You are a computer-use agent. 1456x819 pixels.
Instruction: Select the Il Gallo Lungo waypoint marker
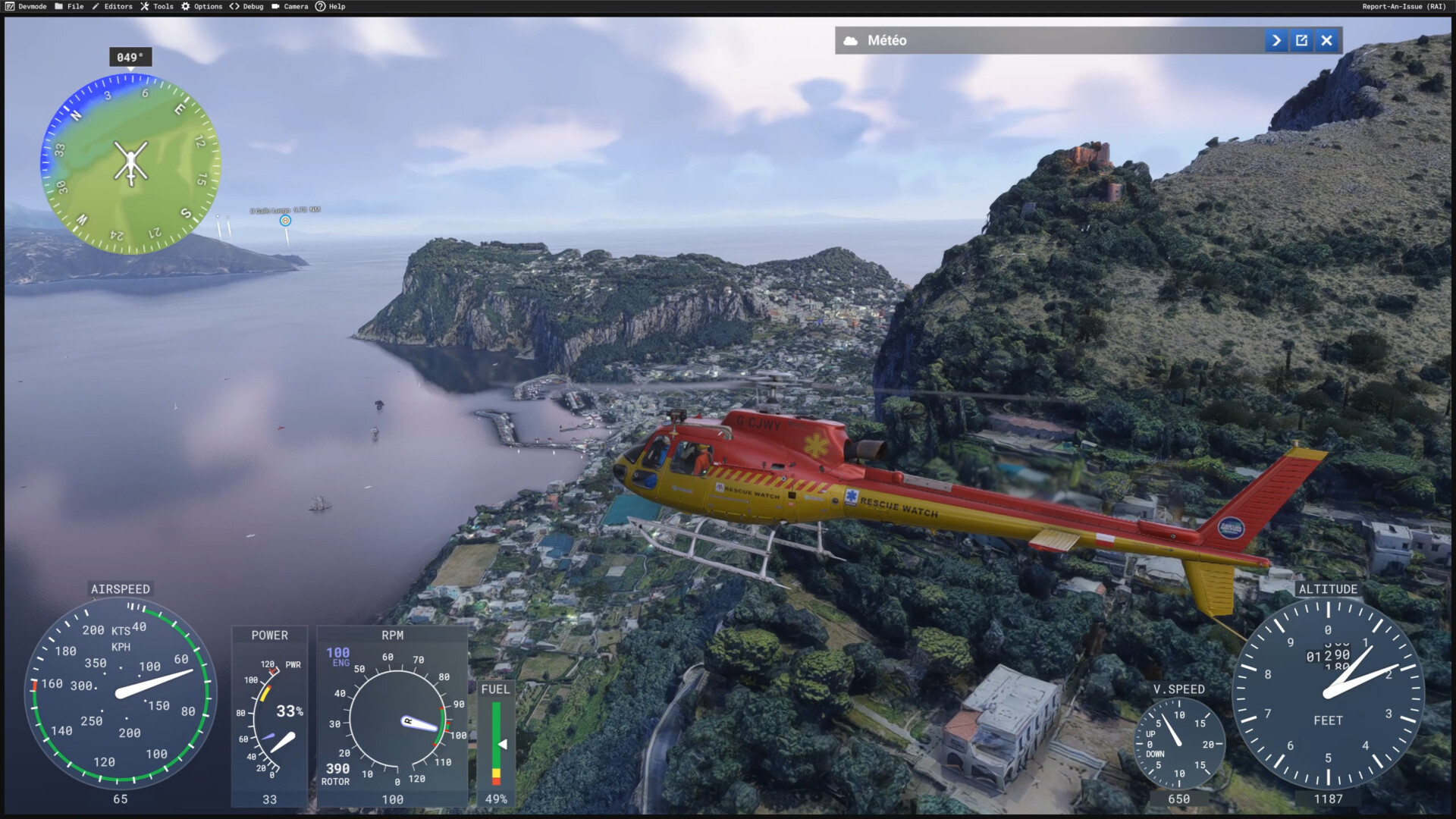pos(285,221)
